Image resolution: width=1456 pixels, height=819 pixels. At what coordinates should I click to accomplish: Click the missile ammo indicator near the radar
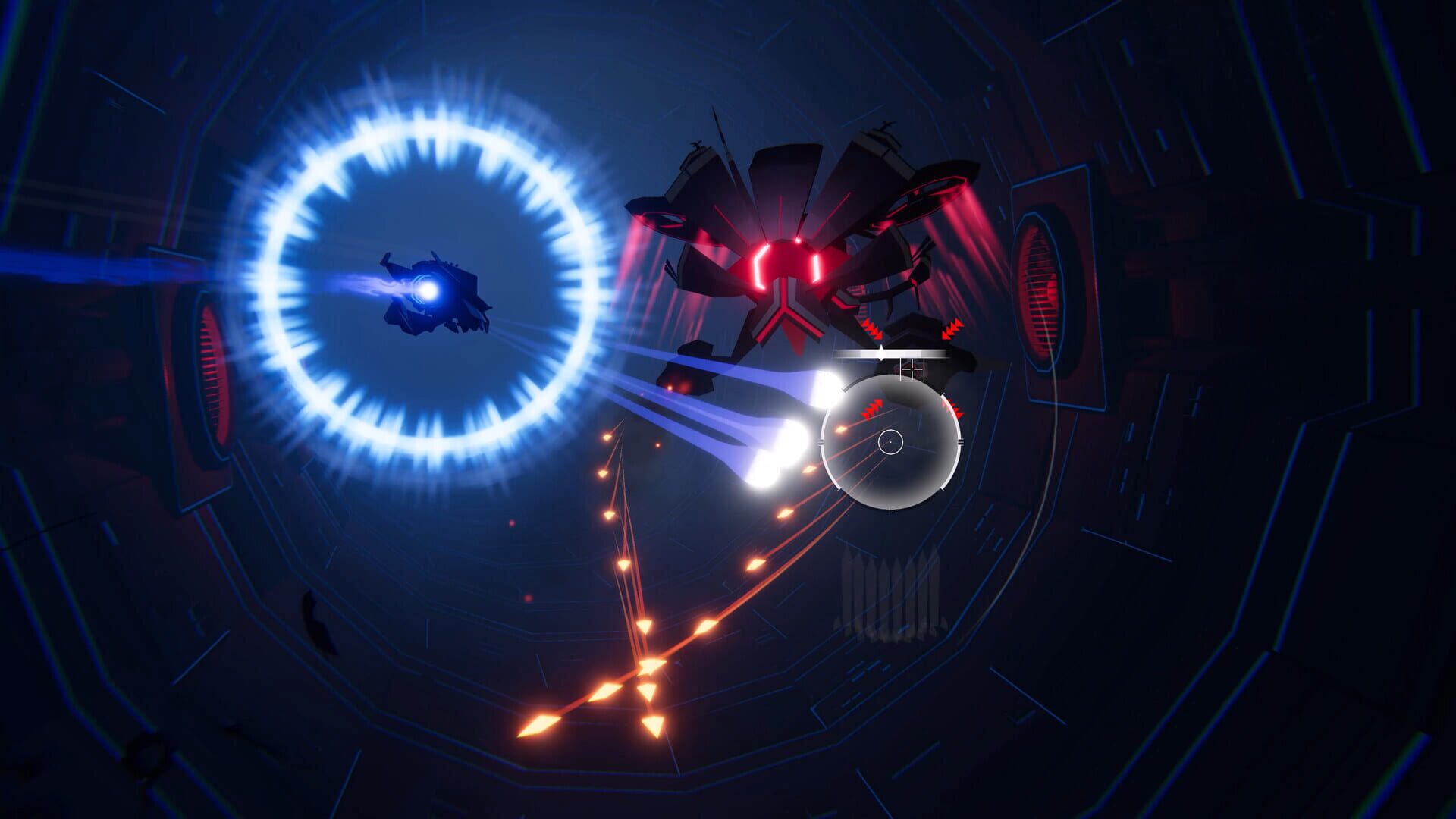pos(887,591)
